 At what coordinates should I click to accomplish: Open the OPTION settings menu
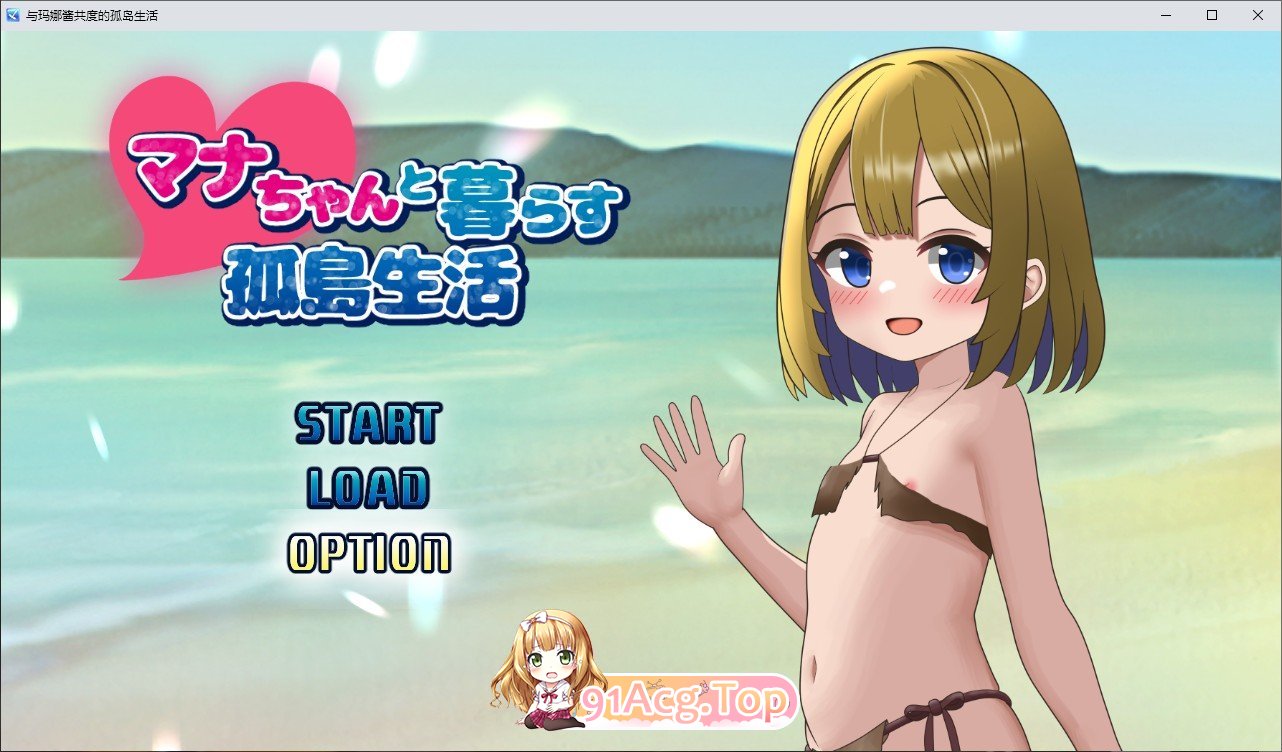[x=368, y=553]
